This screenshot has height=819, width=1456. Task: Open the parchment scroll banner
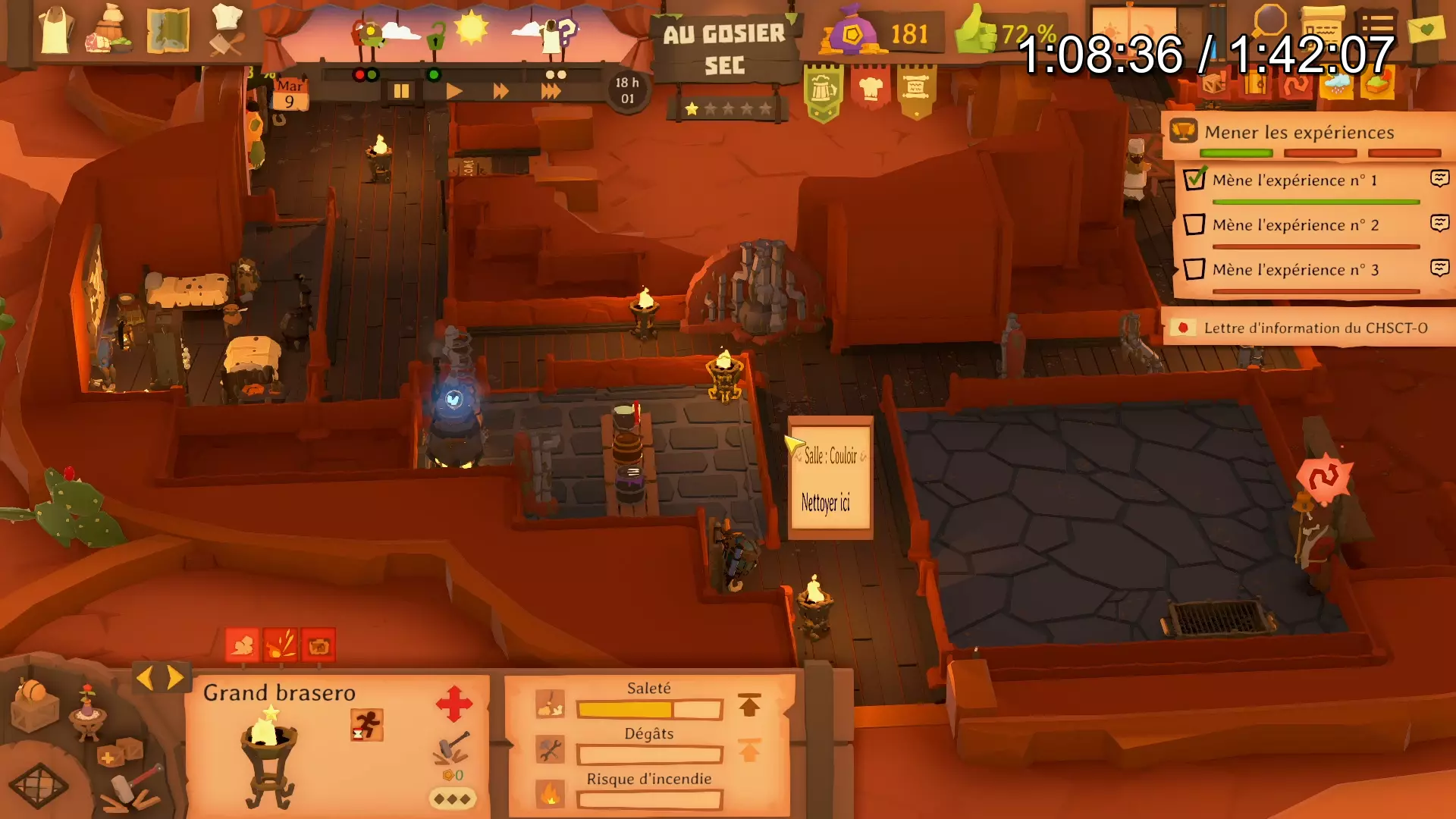tap(916, 89)
